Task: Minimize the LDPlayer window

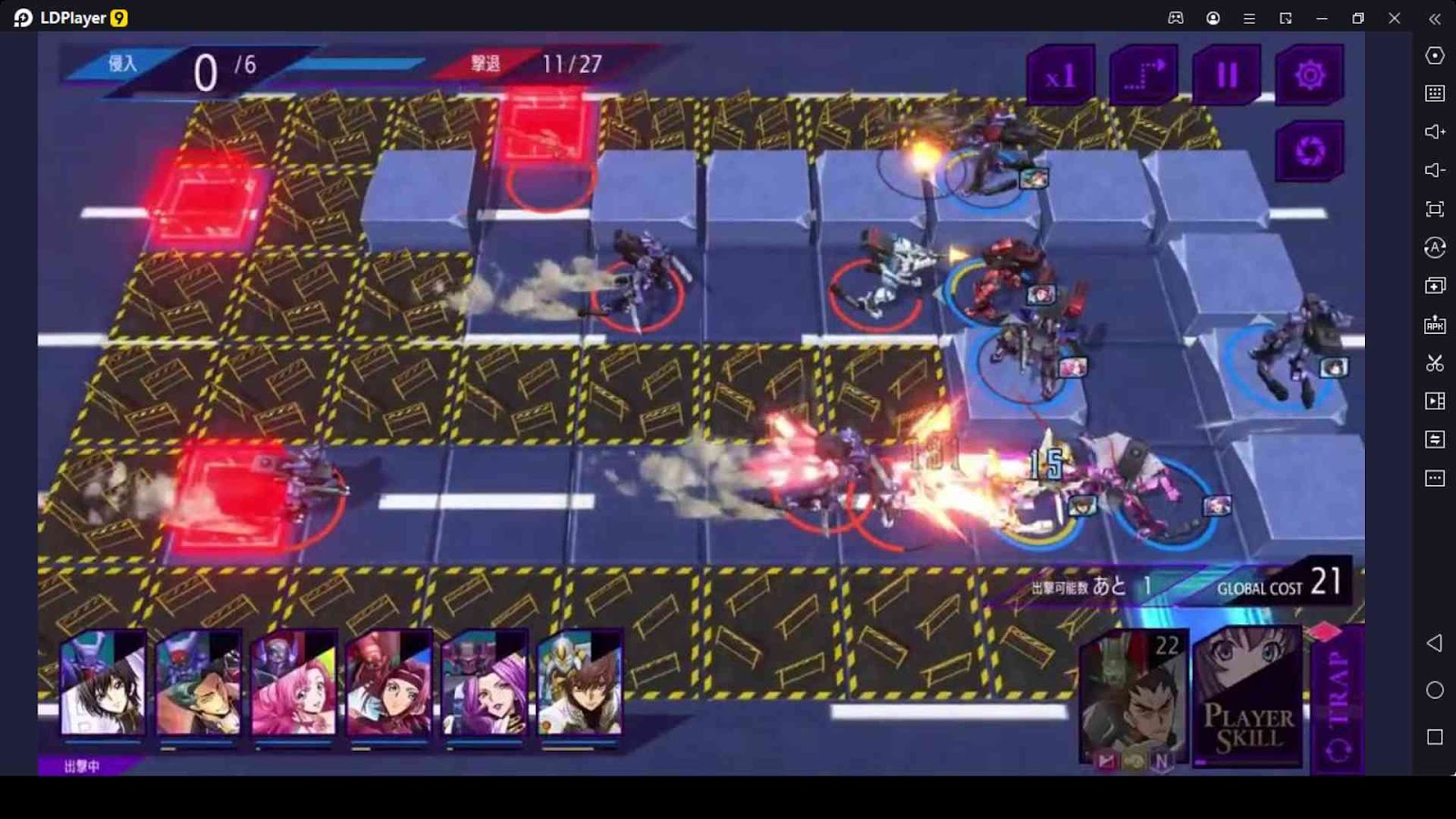Action: (x=1321, y=18)
